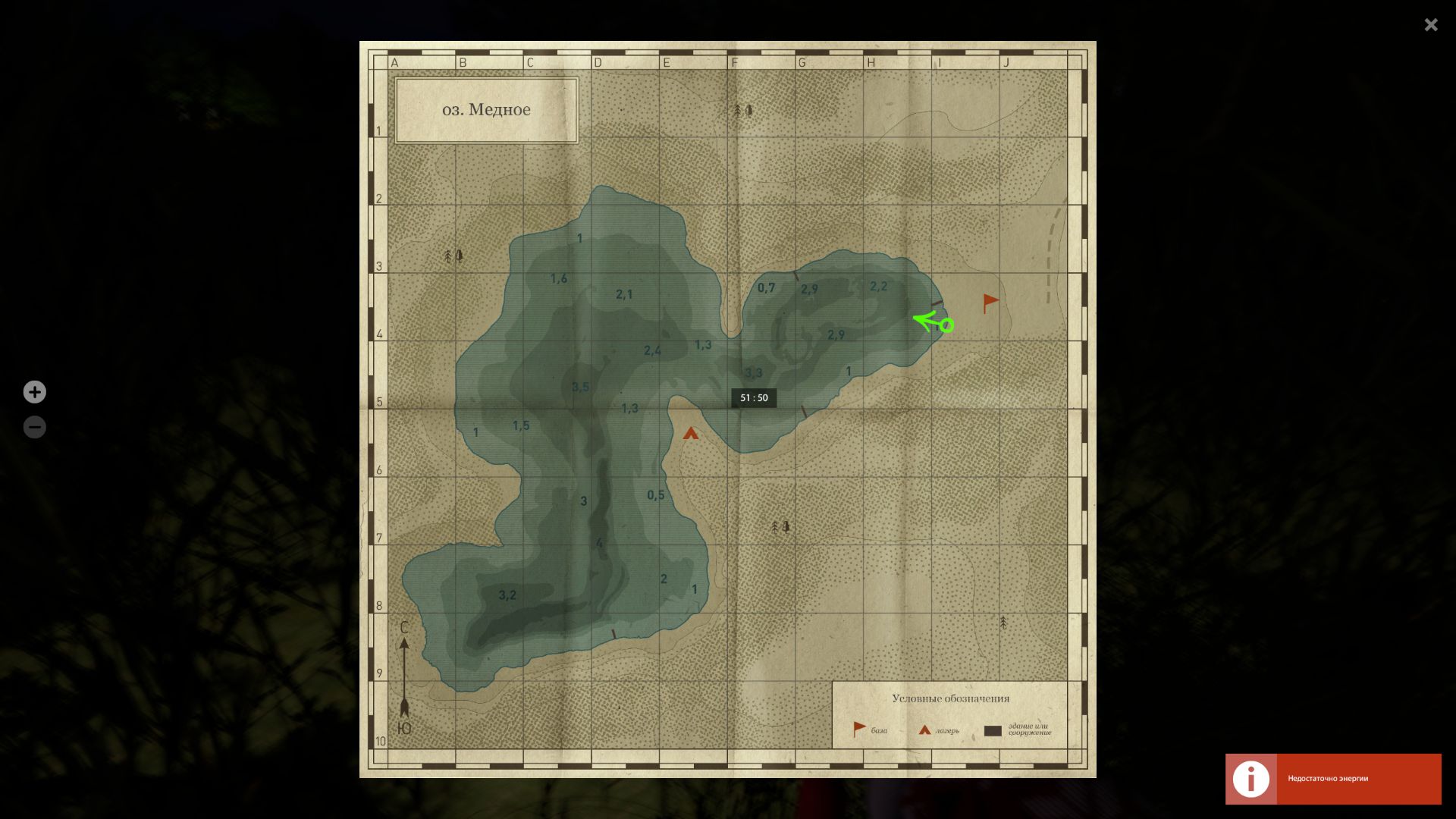
Task: Zoom out using the minus button
Action: point(35,426)
